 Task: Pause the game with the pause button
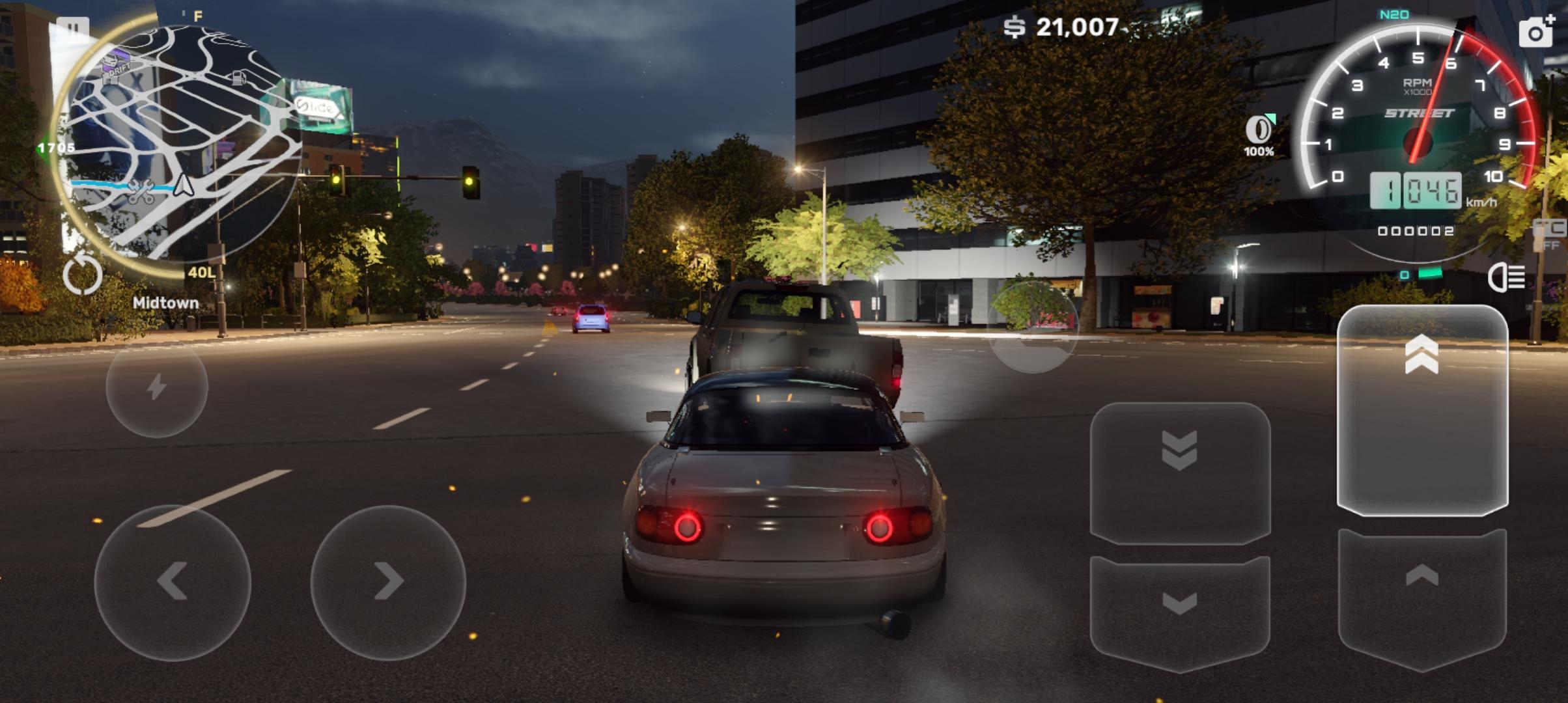tap(72, 29)
